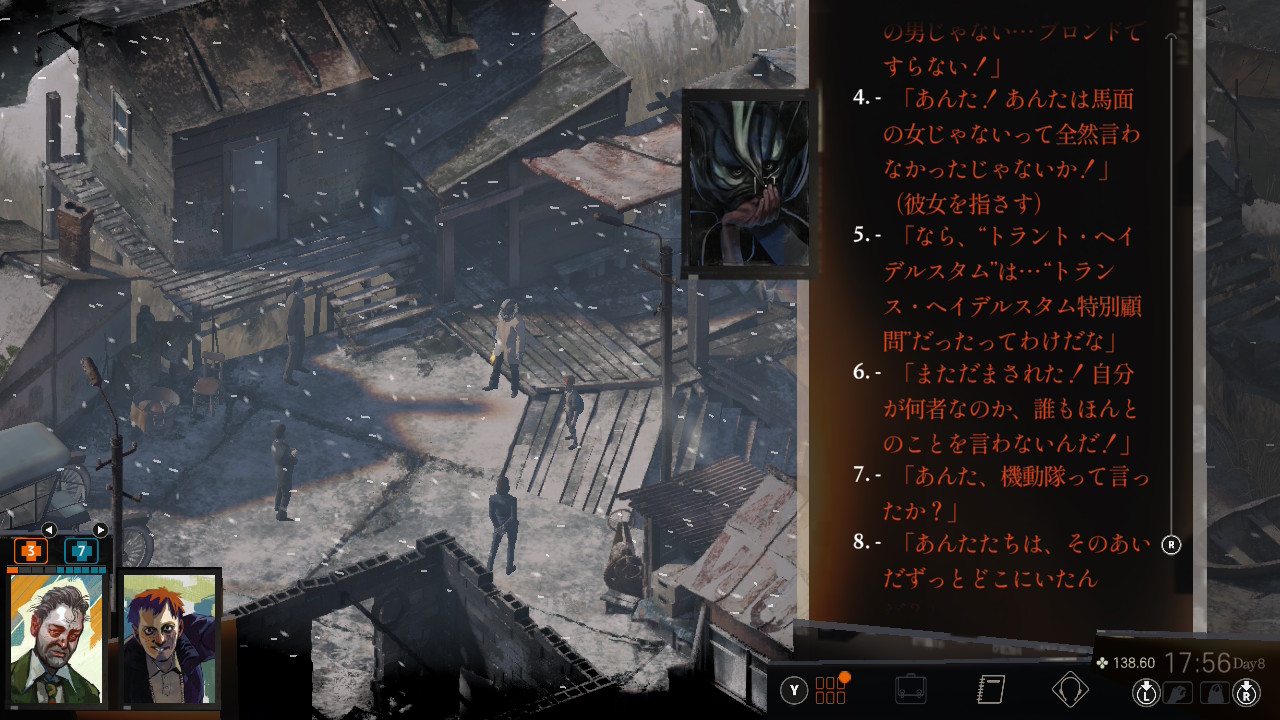Click the left arrow above the health counters
This screenshot has height=720, width=1280.
click(x=48, y=530)
